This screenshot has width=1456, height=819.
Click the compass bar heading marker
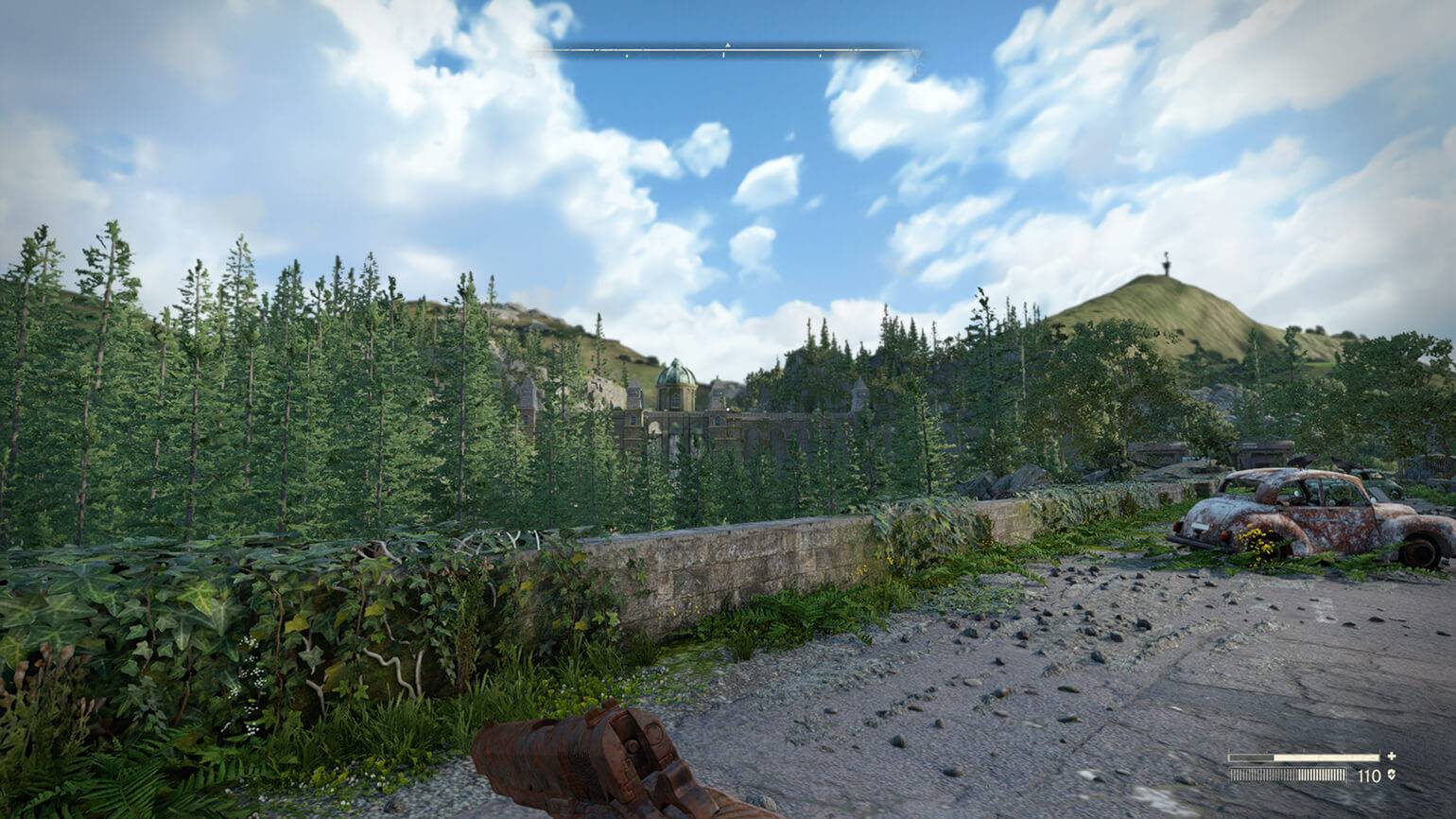point(727,44)
